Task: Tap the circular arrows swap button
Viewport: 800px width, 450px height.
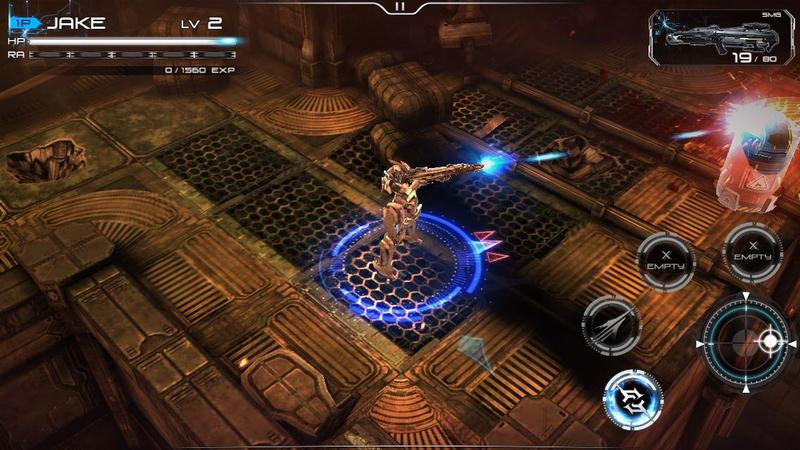Action: pyautogui.click(x=633, y=400)
